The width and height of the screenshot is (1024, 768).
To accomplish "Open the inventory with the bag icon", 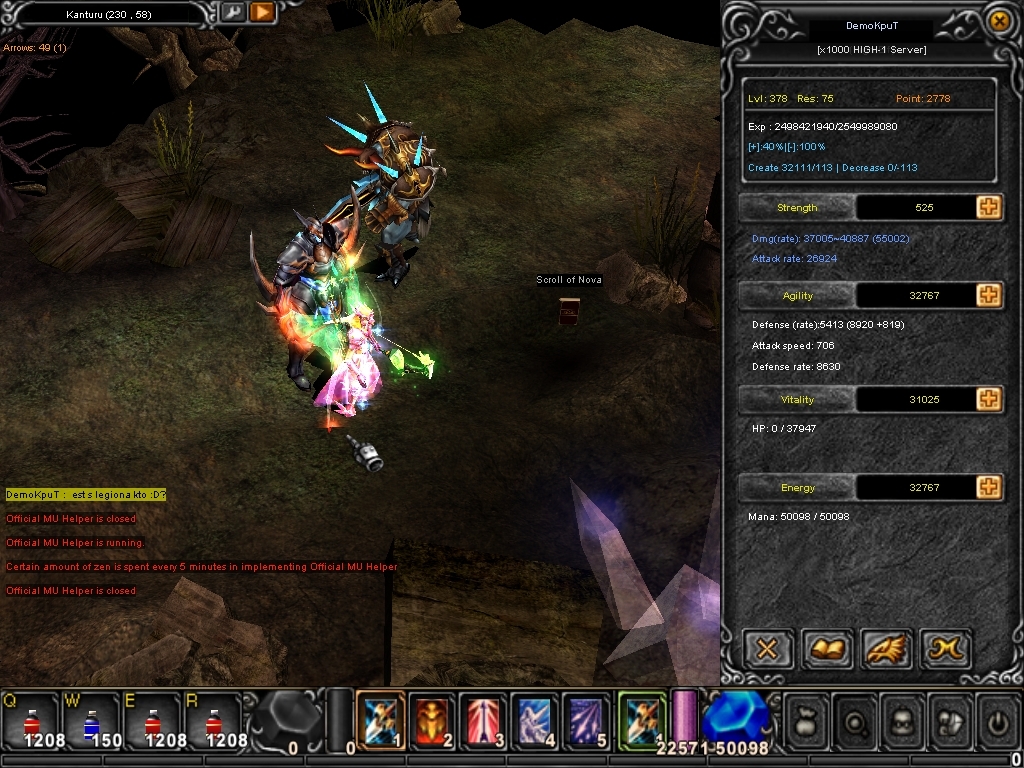I will coord(808,719).
